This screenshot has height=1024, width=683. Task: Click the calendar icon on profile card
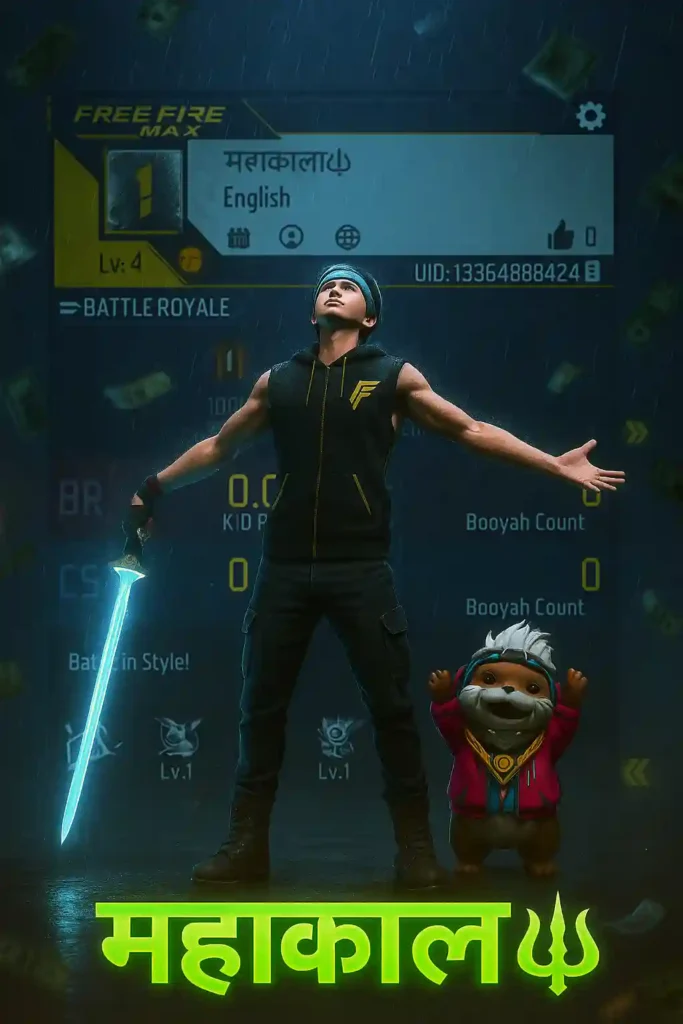(x=238, y=237)
